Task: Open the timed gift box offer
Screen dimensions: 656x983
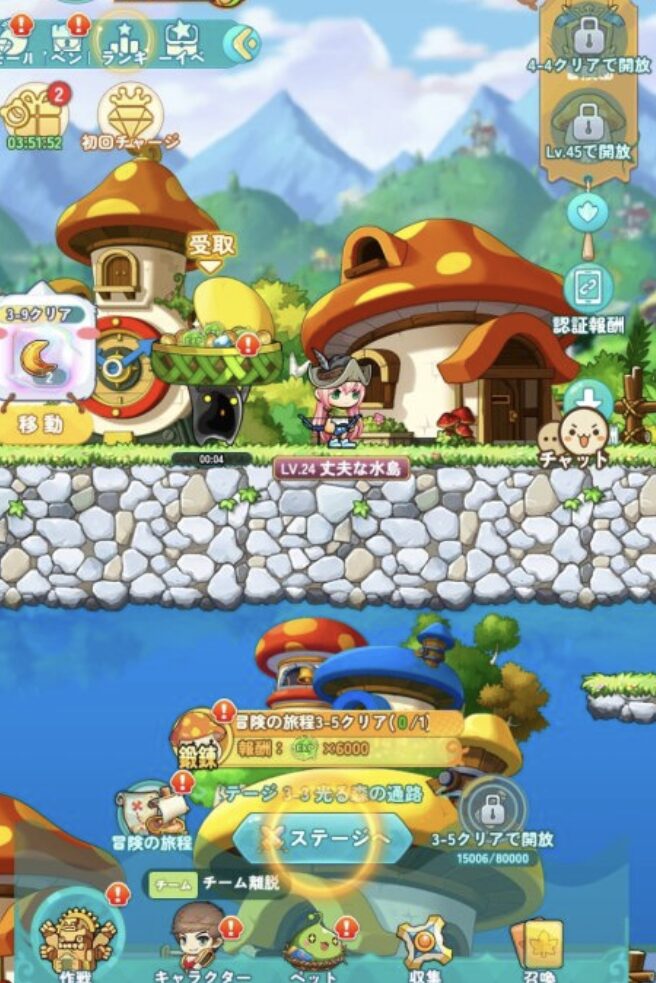Action: pos(33,113)
